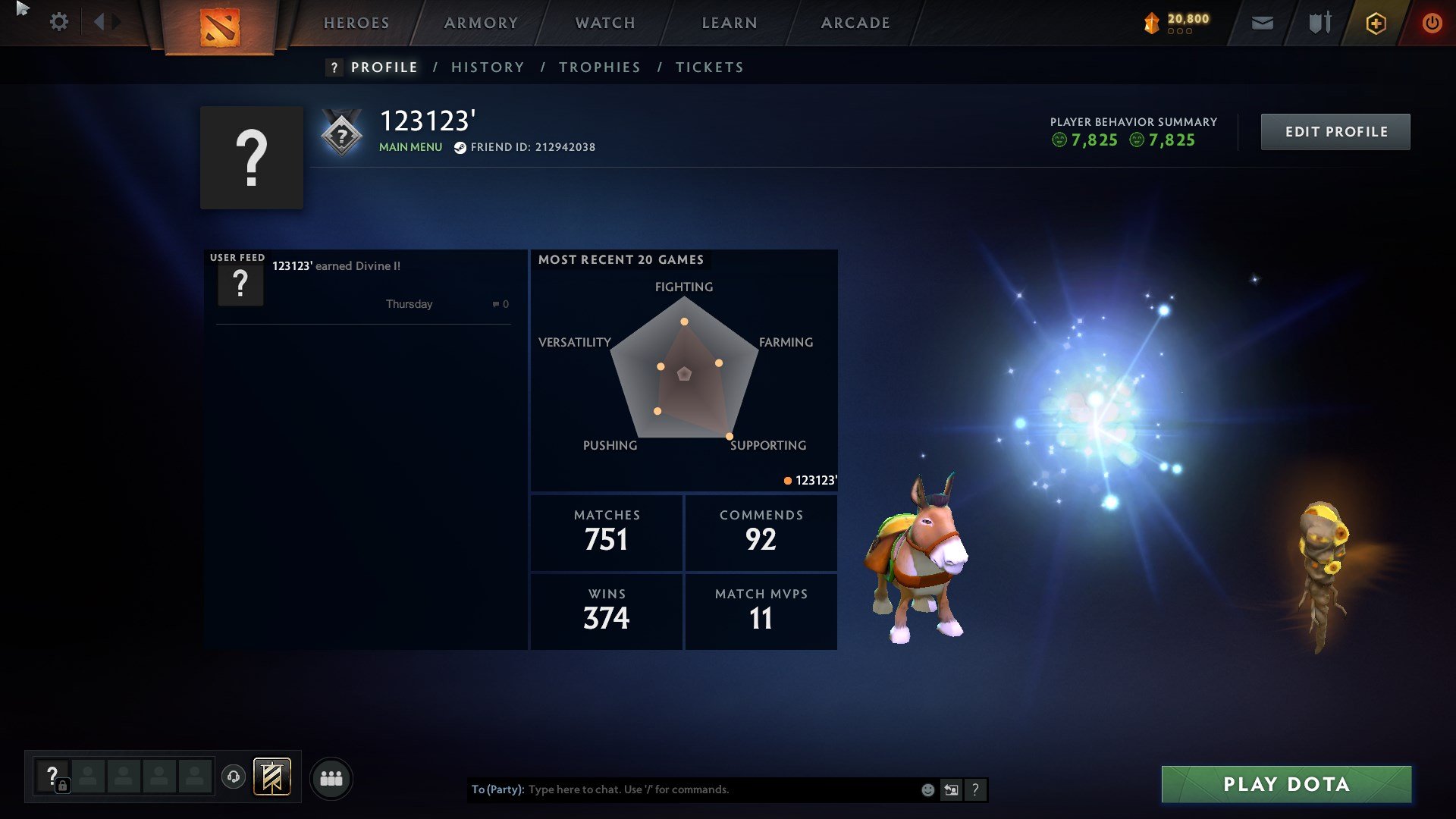Start matchmaking with Play Dota
1456x819 pixels.
[x=1286, y=784]
